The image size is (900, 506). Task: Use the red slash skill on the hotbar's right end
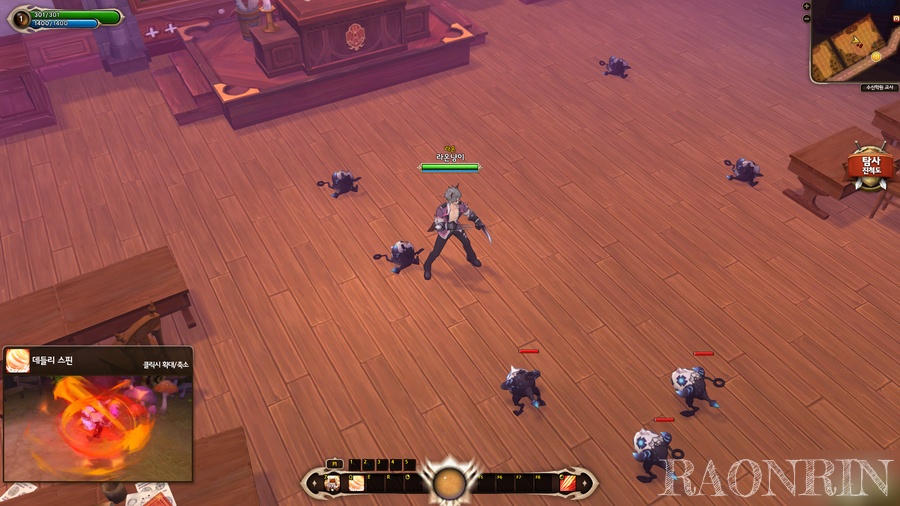pos(567,484)
